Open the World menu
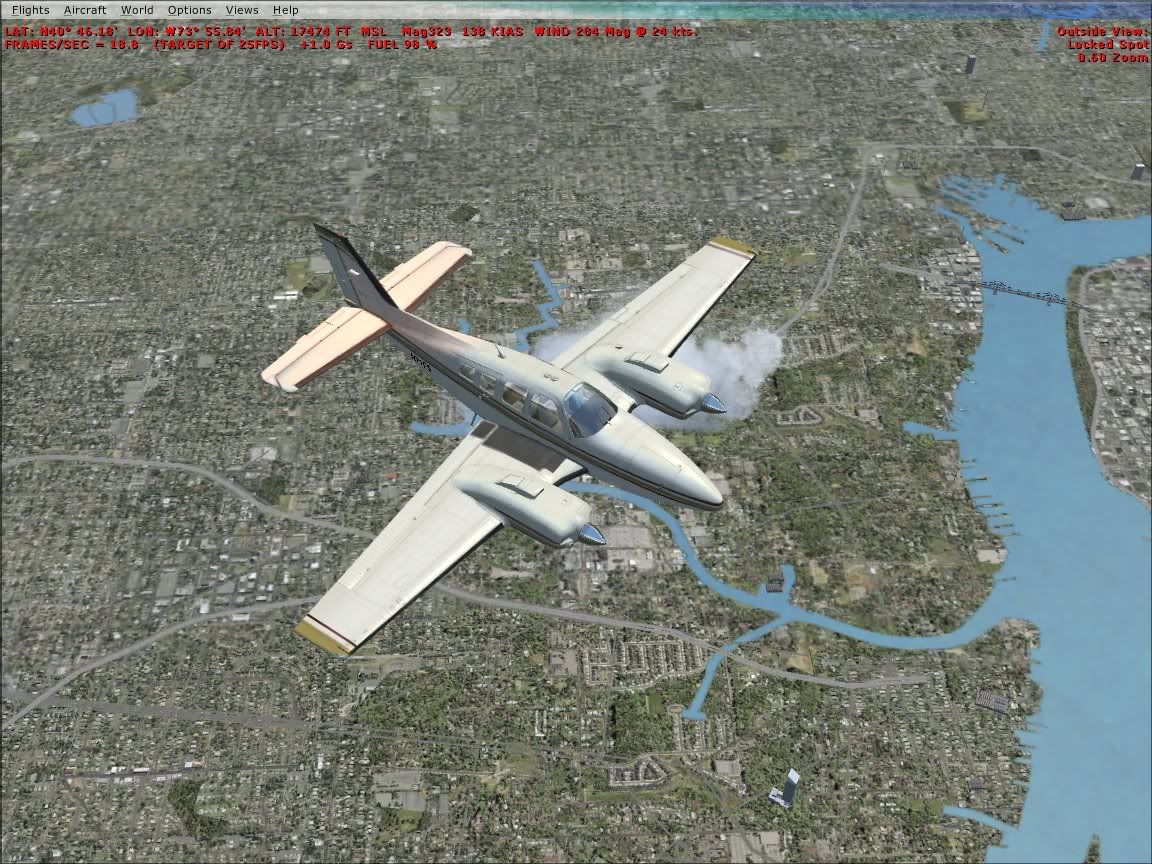 [137, 9]
